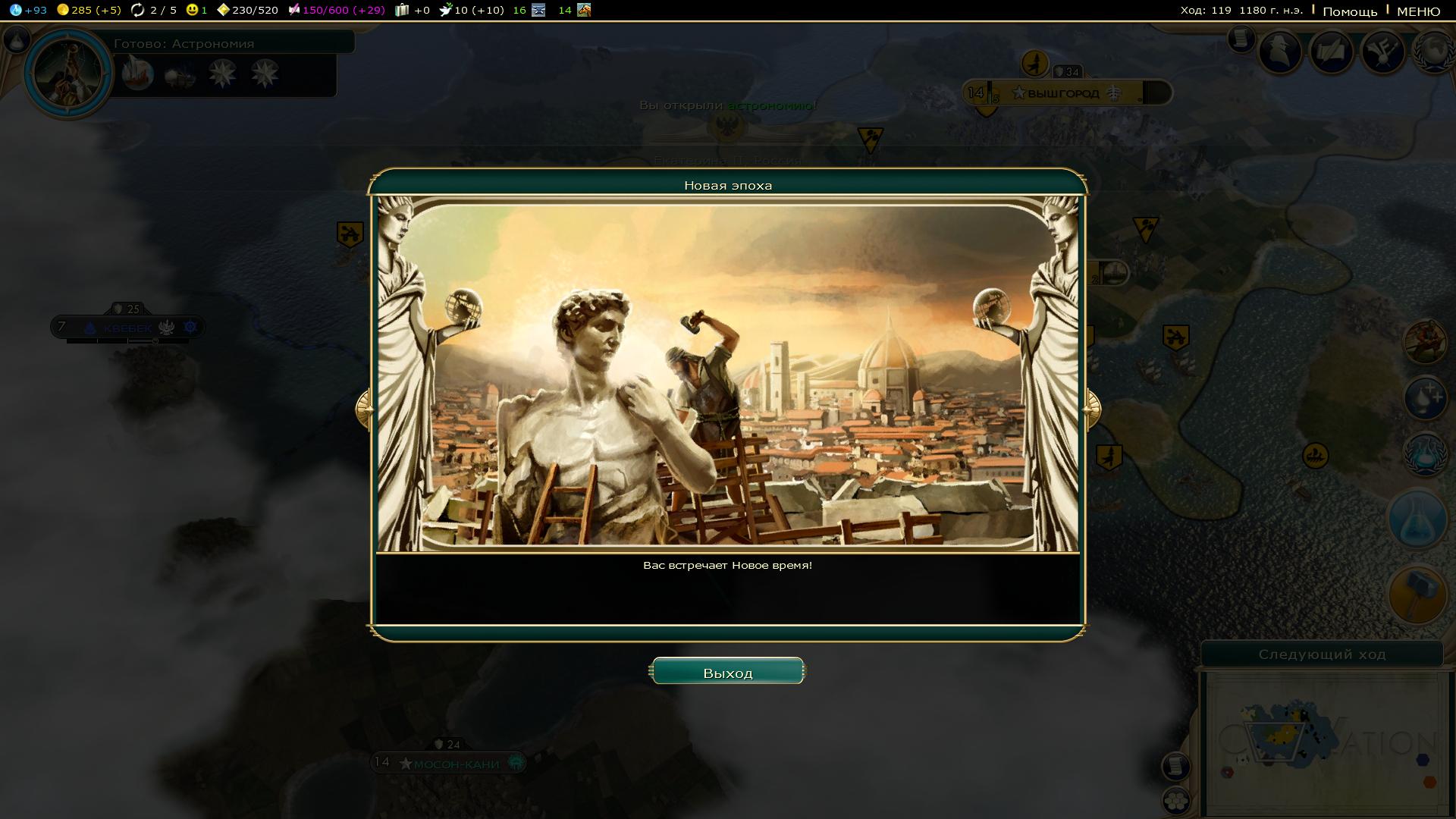Click the smiley happiness indicator in the top bar
1456x819 pixels.
tap(196, 10)
